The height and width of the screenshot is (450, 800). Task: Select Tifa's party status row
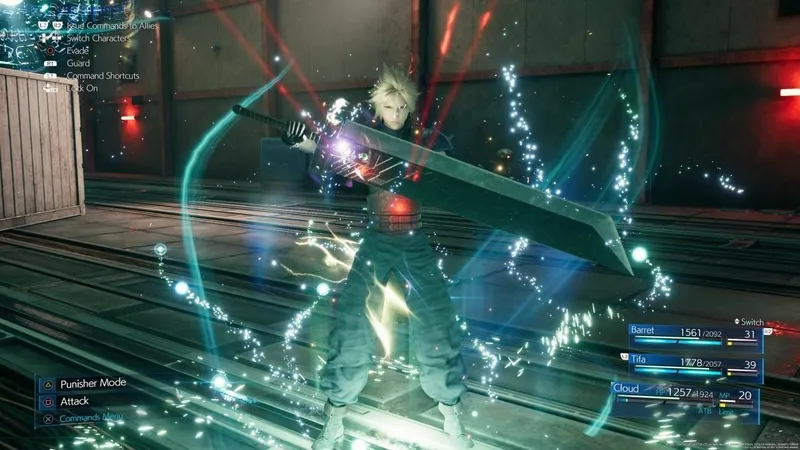tap(695, 367)
